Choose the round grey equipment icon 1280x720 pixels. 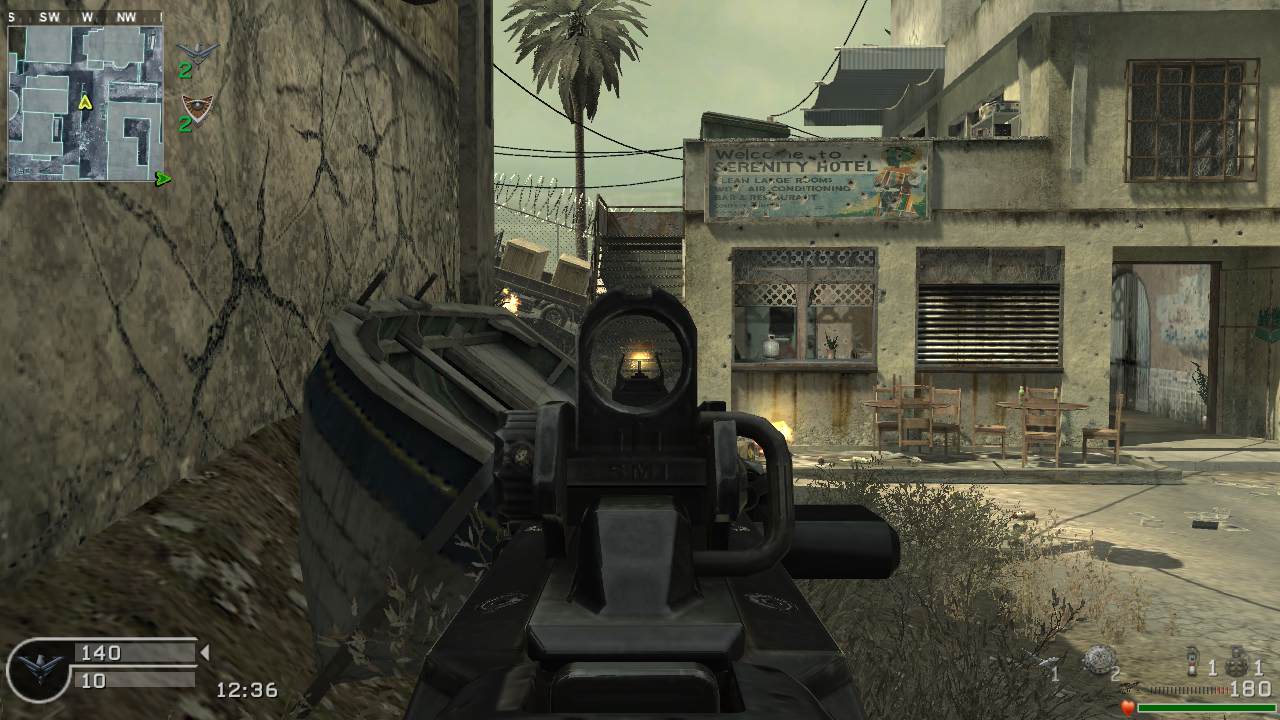click(1098, 660)
